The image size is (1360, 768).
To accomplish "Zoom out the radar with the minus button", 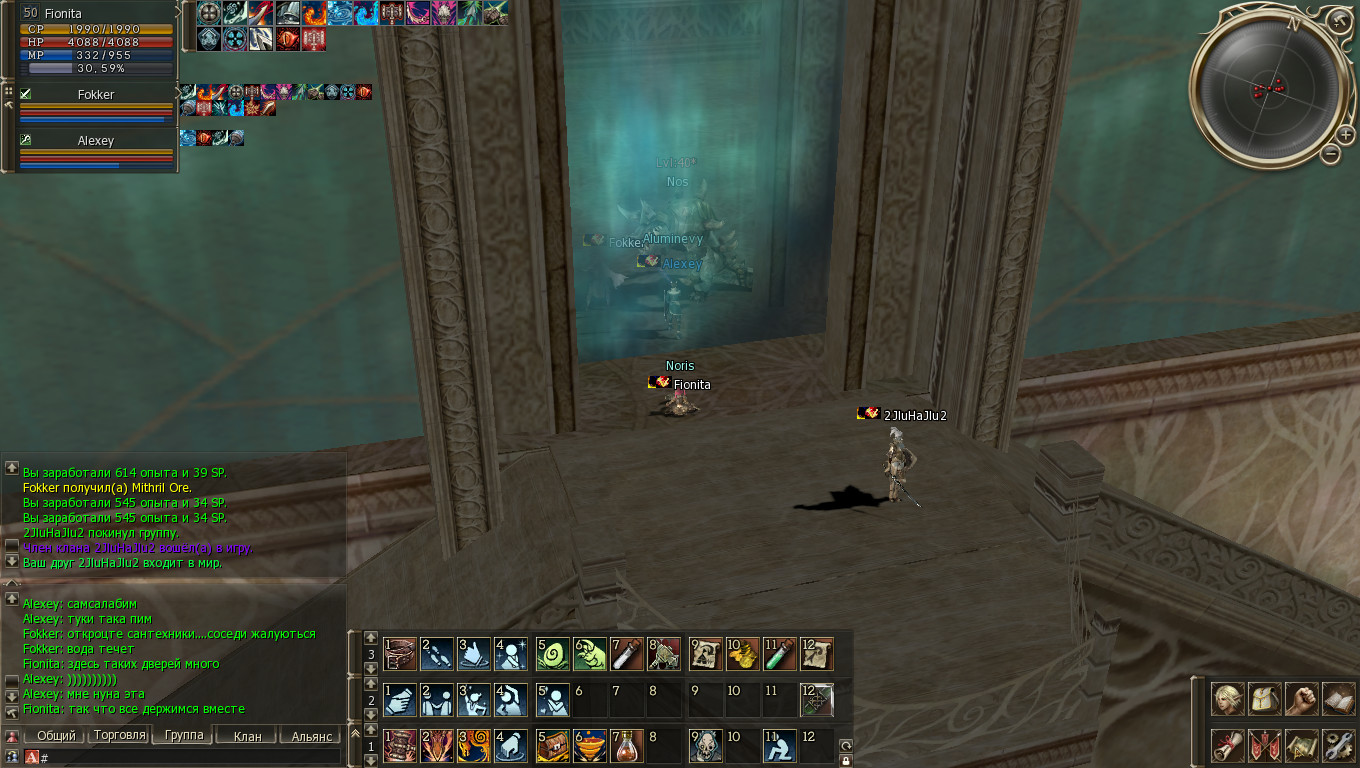I will pyautogui.click(x=1330, y=153).
